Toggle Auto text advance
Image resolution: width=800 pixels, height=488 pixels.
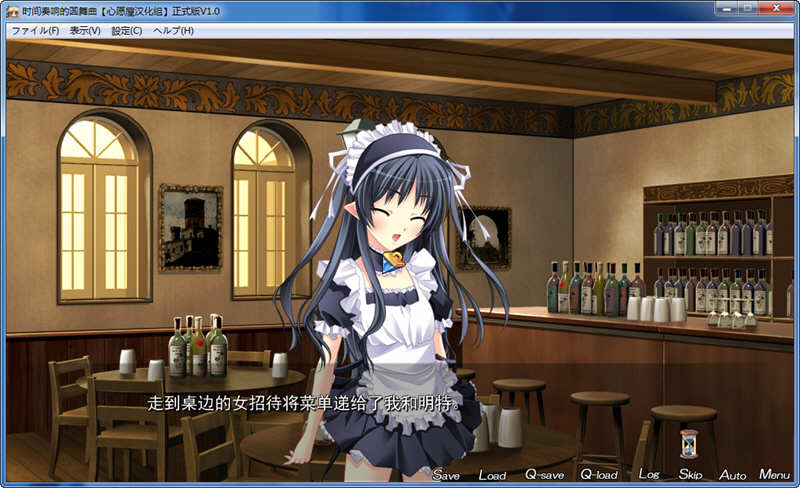[733, 475]
